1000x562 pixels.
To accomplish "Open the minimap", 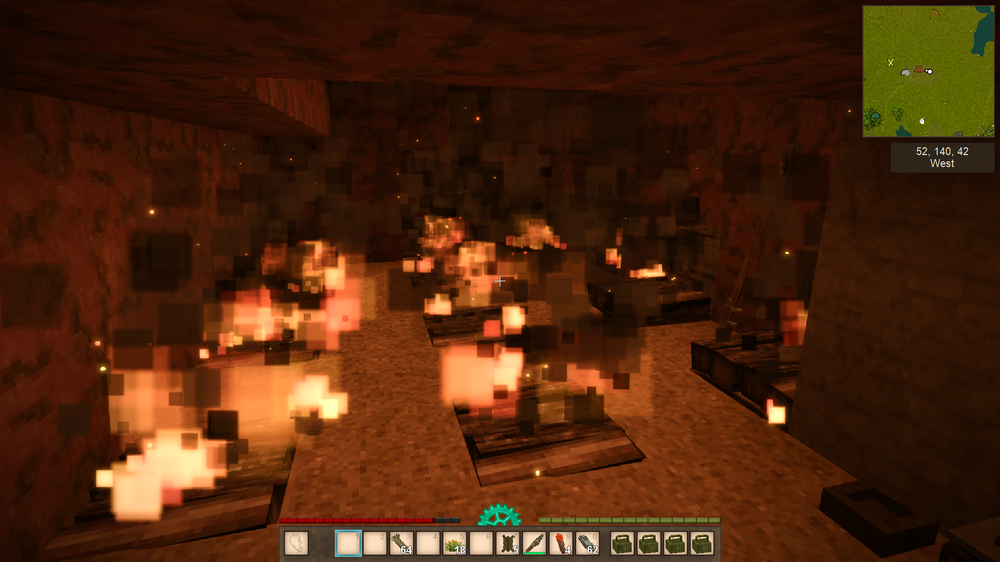I will click(x=929, y=71).
